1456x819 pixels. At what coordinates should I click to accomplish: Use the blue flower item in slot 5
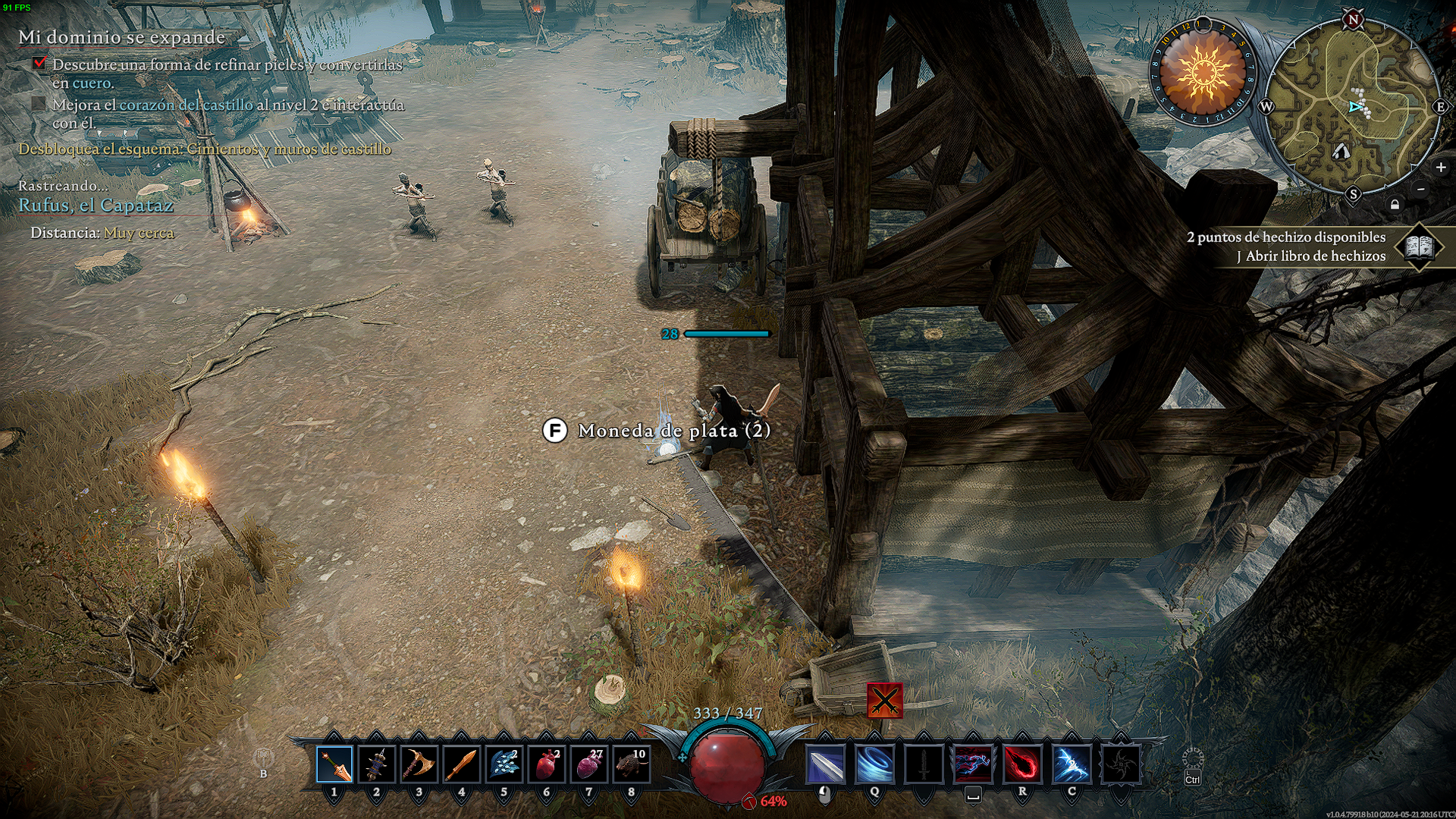(x=504, y=764)
